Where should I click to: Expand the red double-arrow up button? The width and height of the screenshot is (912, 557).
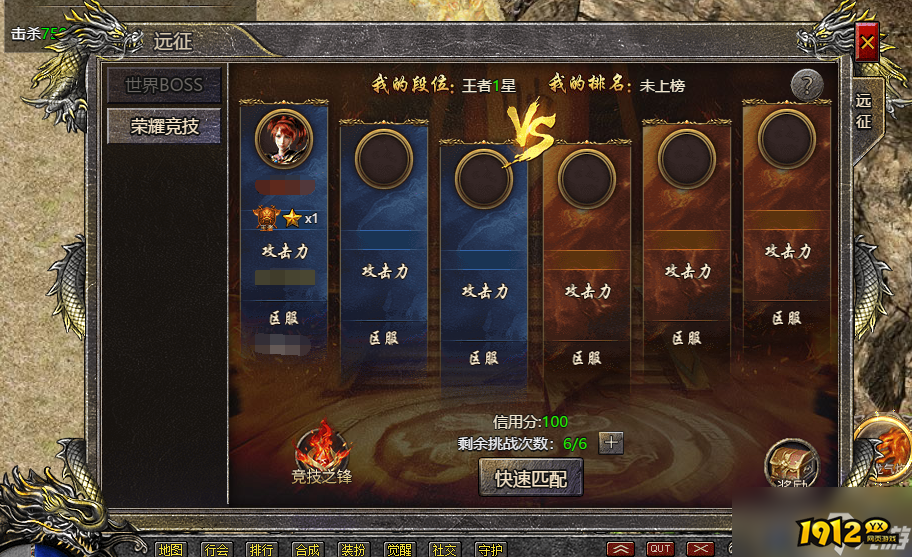tap(621, 549)
